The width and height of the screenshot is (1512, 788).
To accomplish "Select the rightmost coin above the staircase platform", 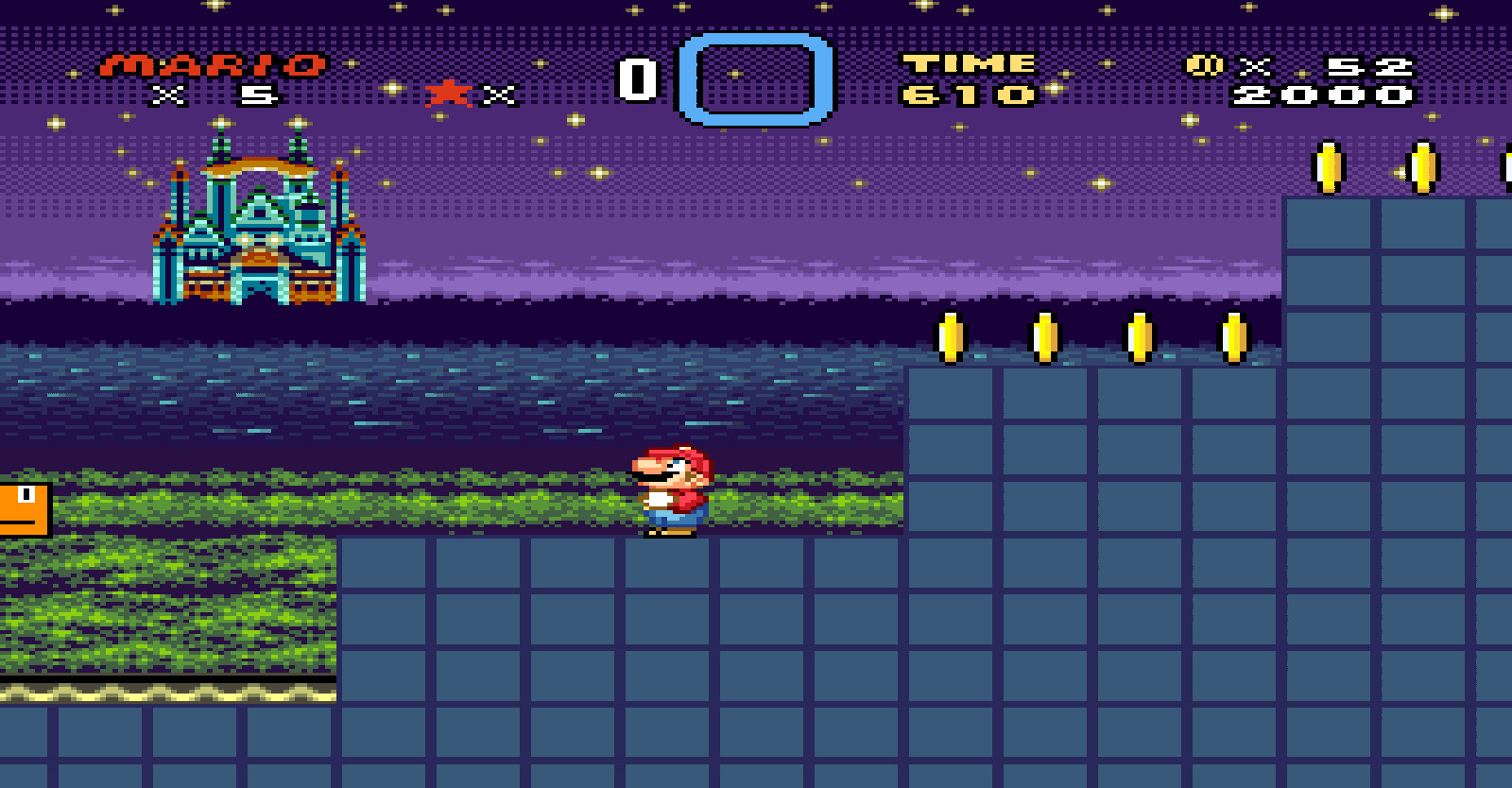I will tap(1235, 337).
